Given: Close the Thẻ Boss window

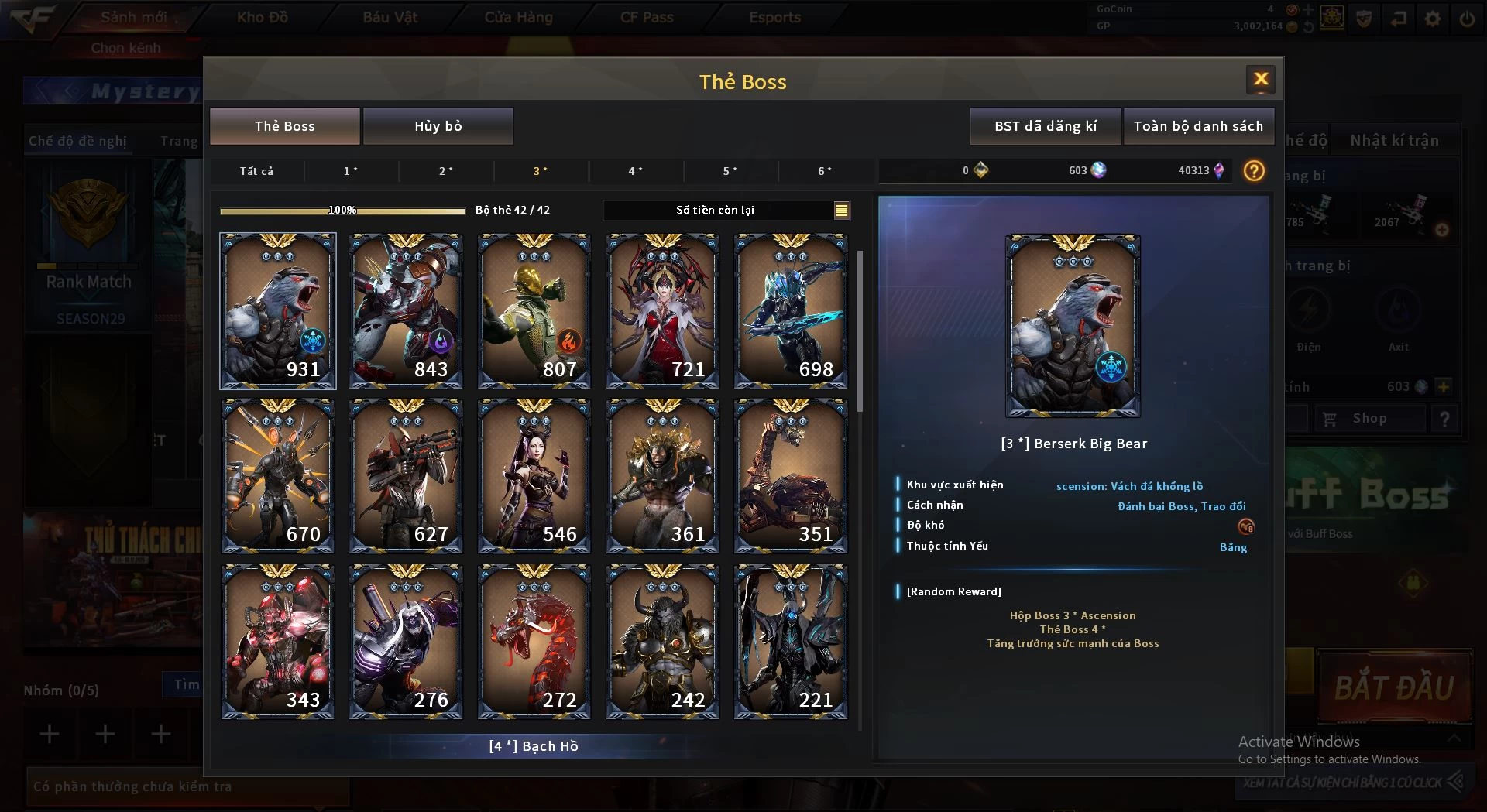Looking at the screenshot, I should (1260, 80).
